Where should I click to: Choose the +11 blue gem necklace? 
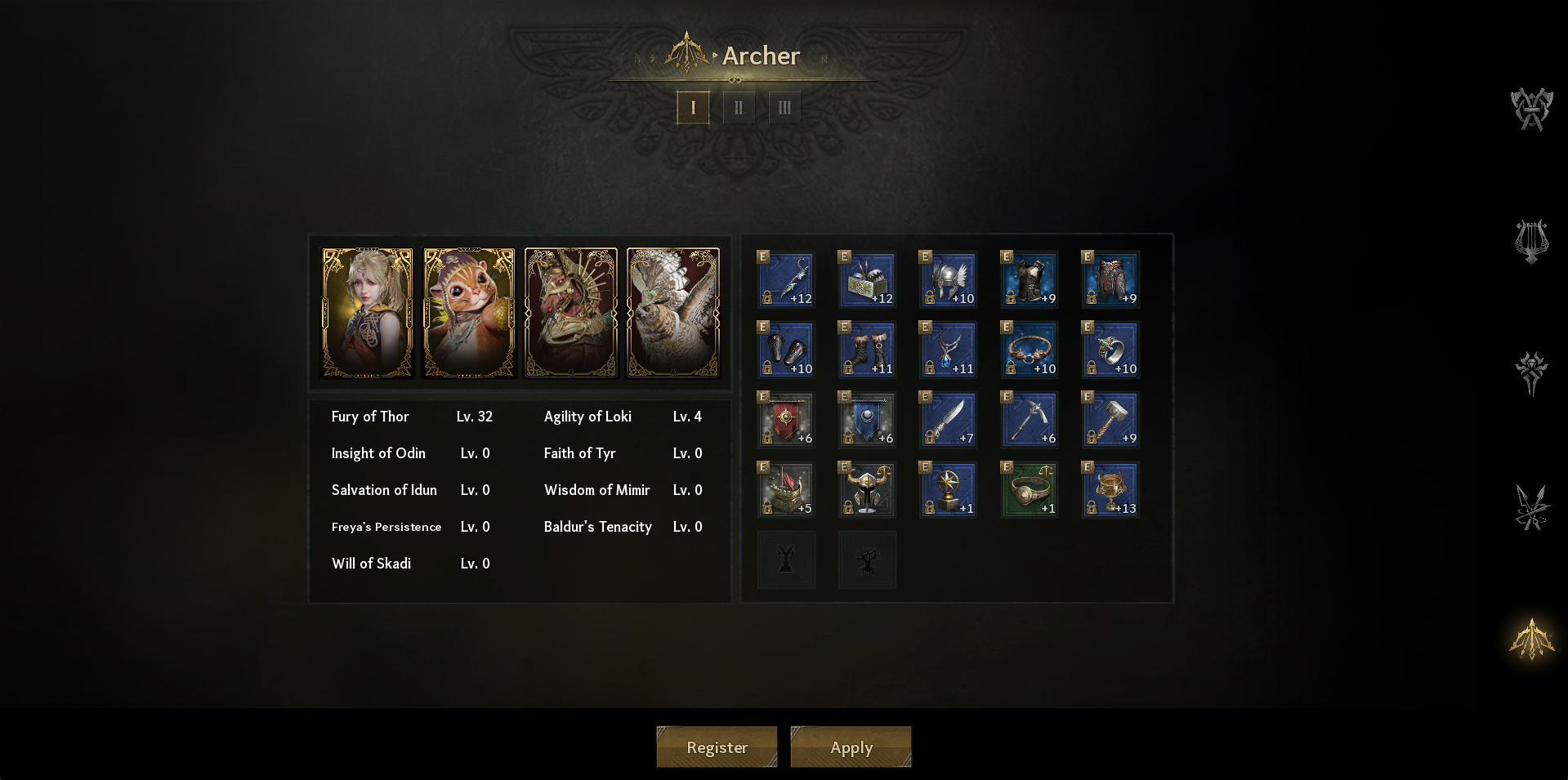(948, 350)
